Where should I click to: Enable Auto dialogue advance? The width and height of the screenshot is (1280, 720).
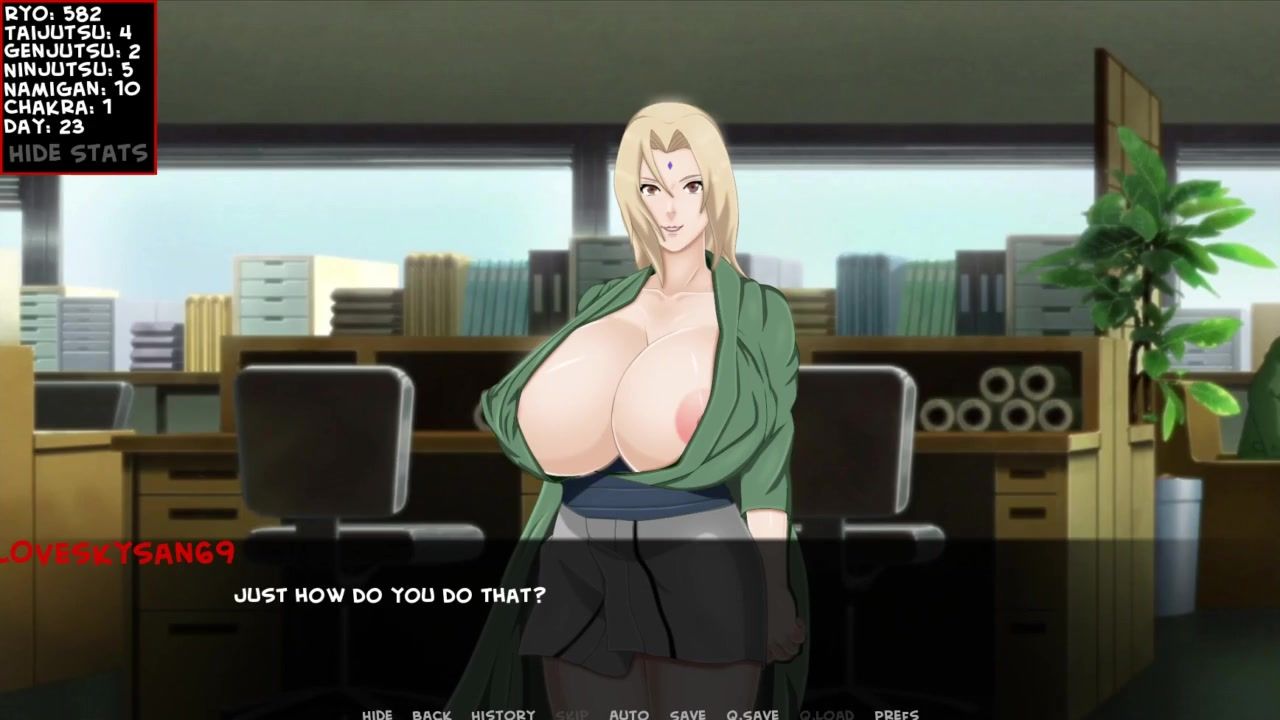(629, 714)
